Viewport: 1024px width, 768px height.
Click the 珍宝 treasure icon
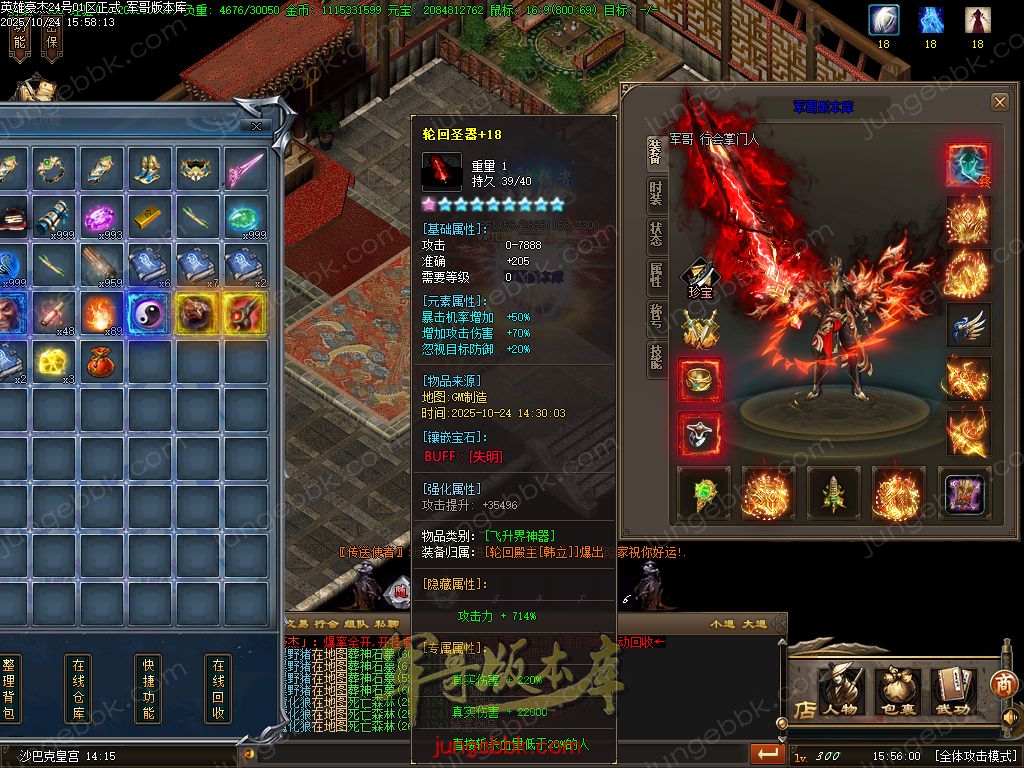pos(697,278)
